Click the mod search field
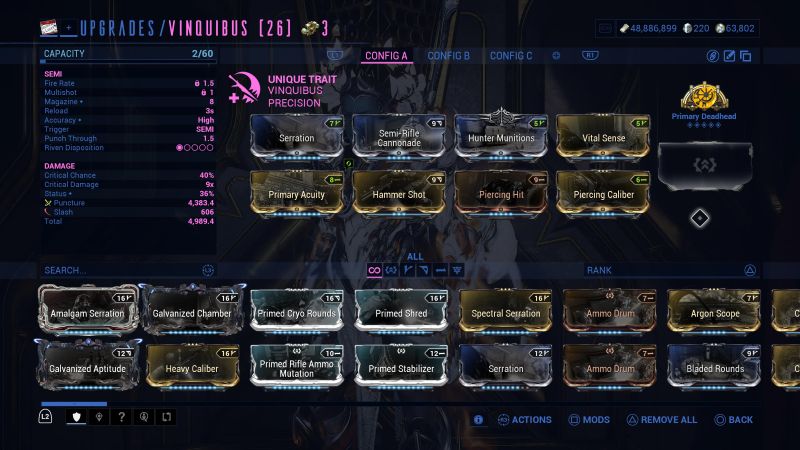This screenshot has width=800, height=450. pyautogui.click(x=120, y=270)
